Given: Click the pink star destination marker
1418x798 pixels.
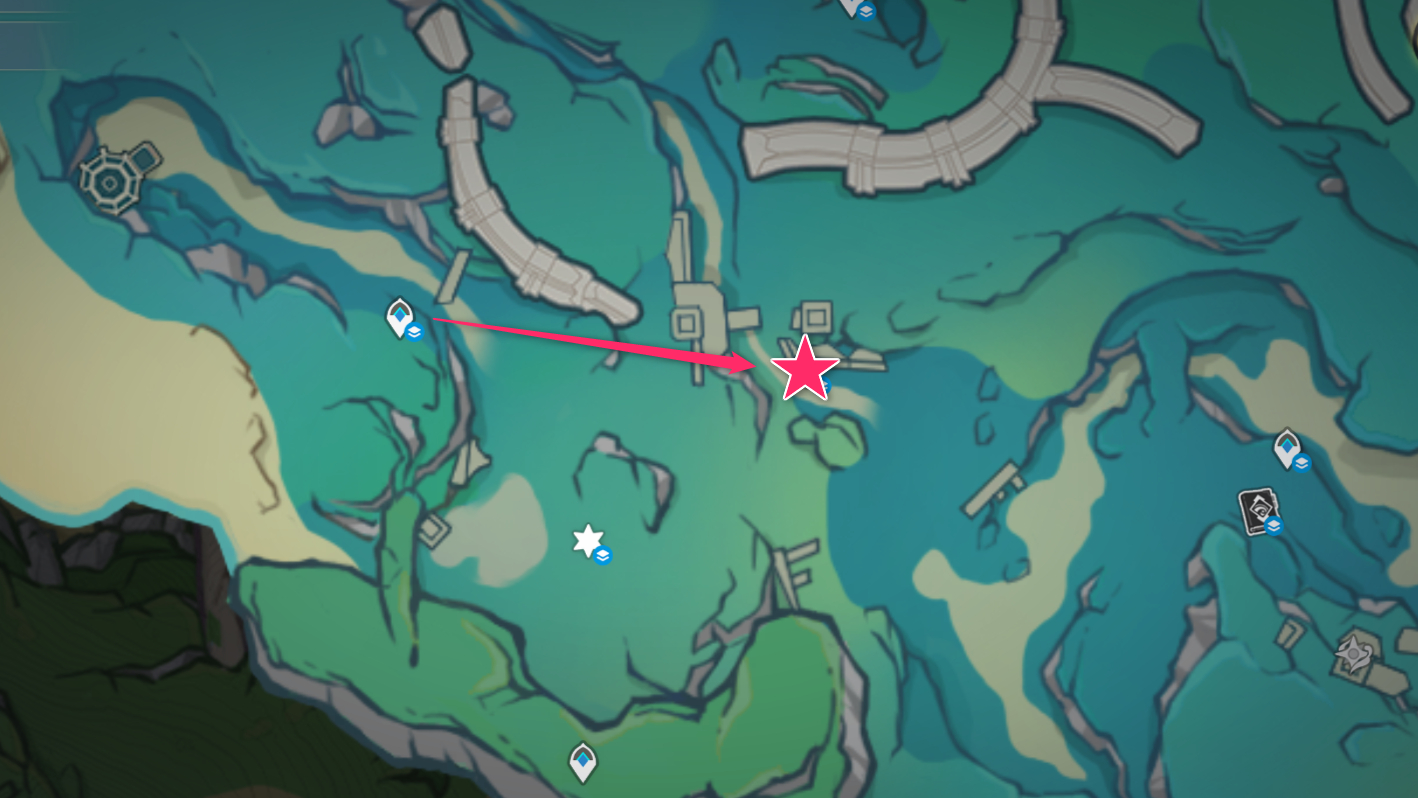Looking at the screenshot, I should pyautogui.click(x=806, y=370).
